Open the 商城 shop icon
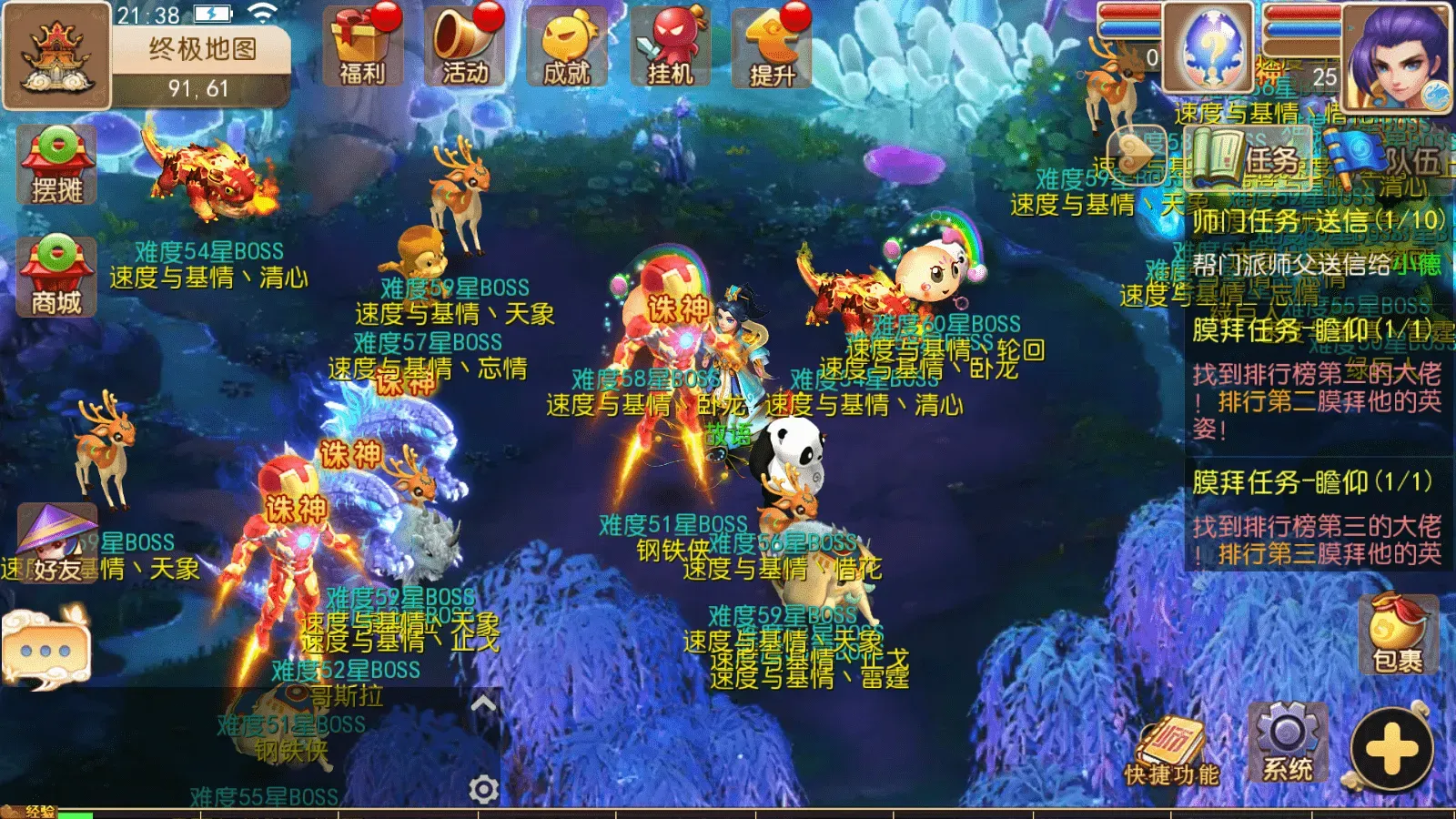1456x819 pixels. tap(57, 273)
